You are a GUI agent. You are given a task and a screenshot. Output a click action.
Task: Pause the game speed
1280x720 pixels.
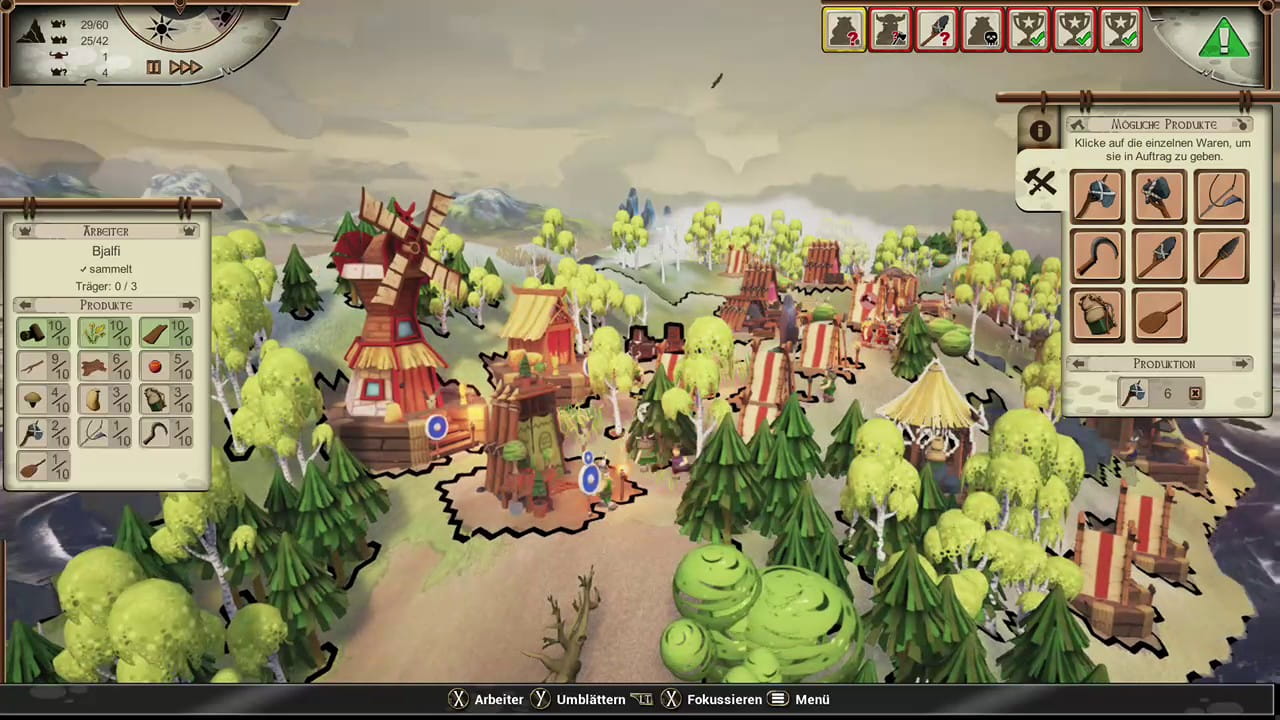tap(154, 67)
